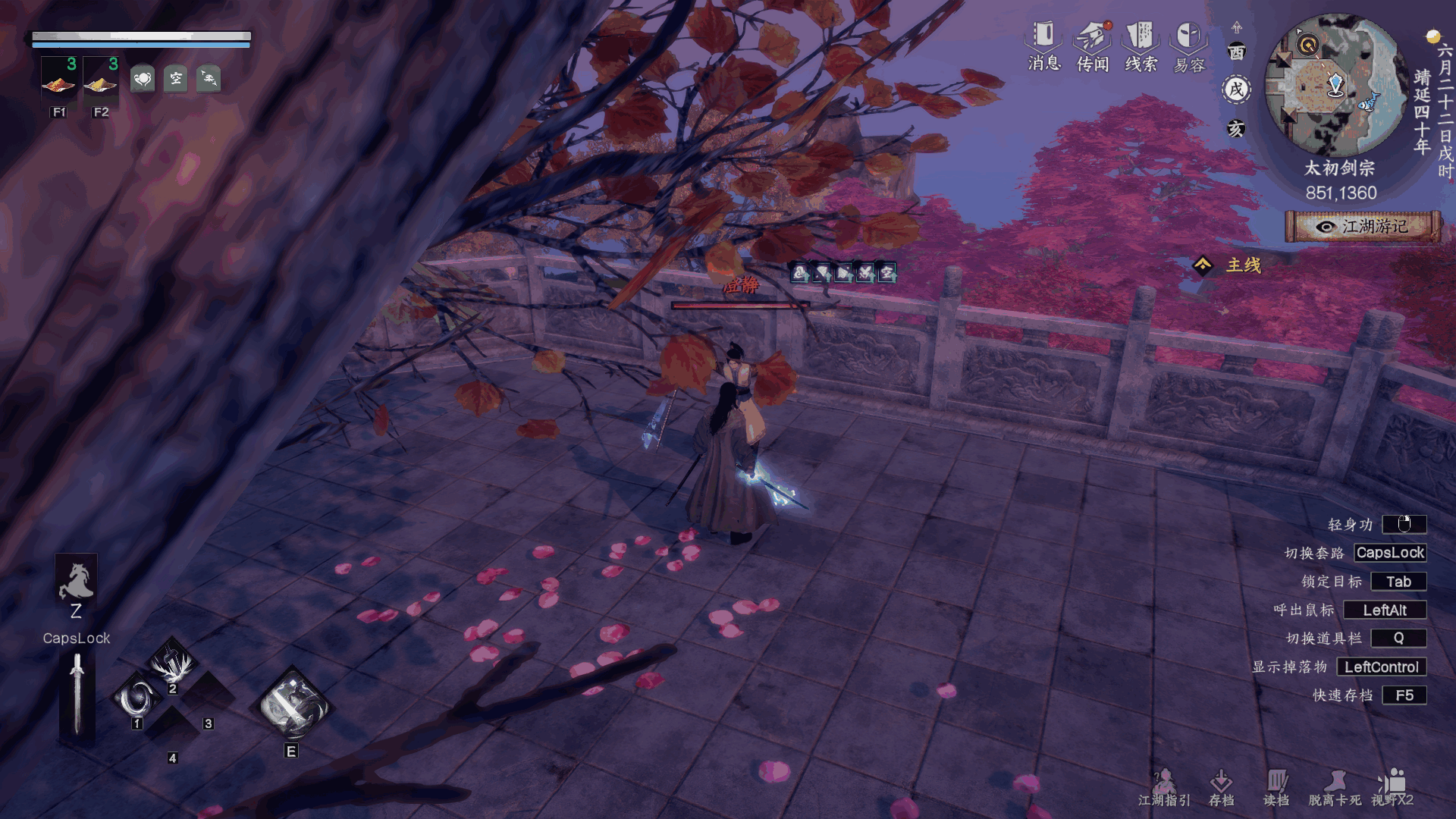Select the sword weapon stance slot
1456x819 pixels.
77,695
